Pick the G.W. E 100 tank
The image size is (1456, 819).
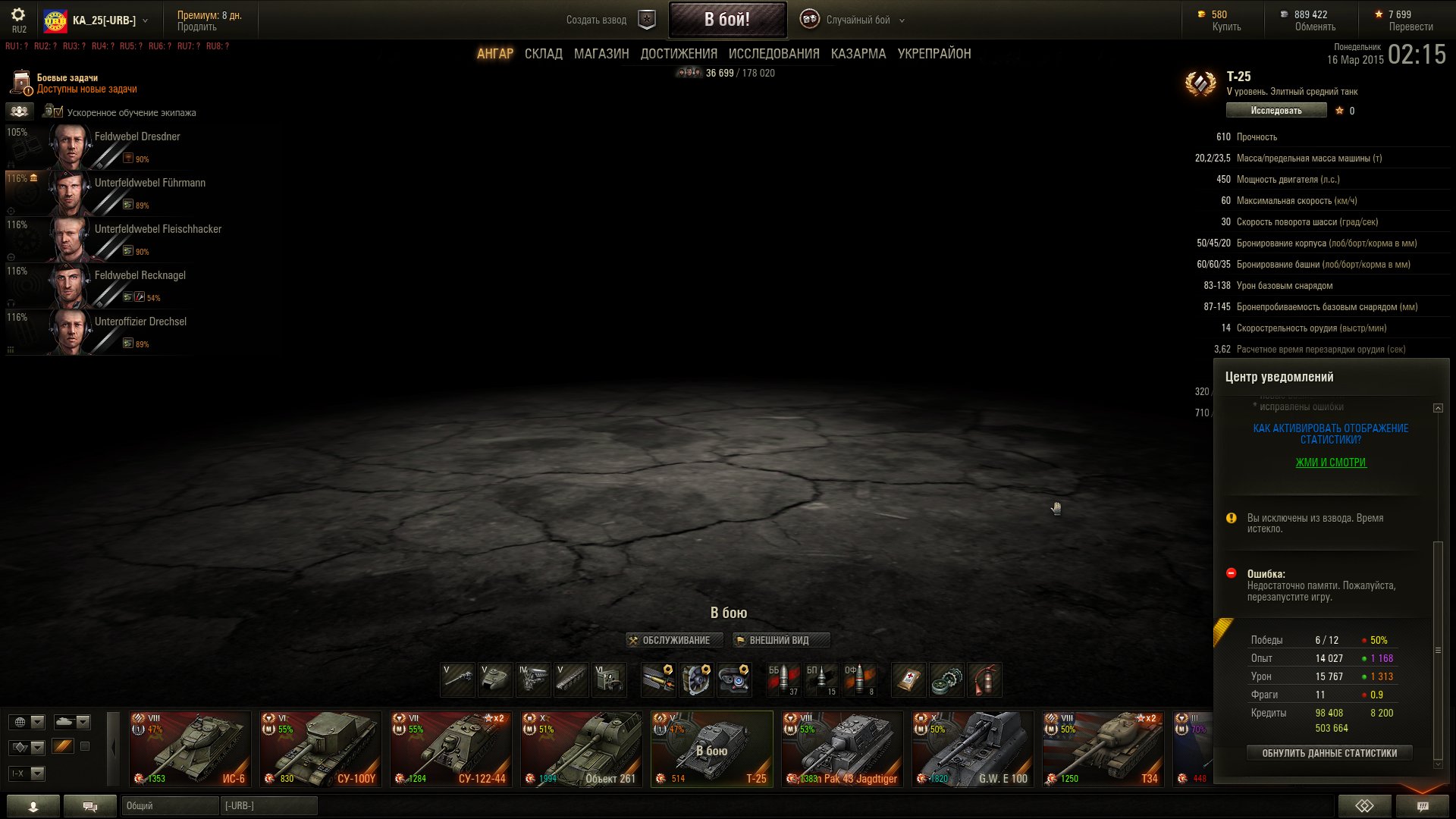click(x=972, y=748)
